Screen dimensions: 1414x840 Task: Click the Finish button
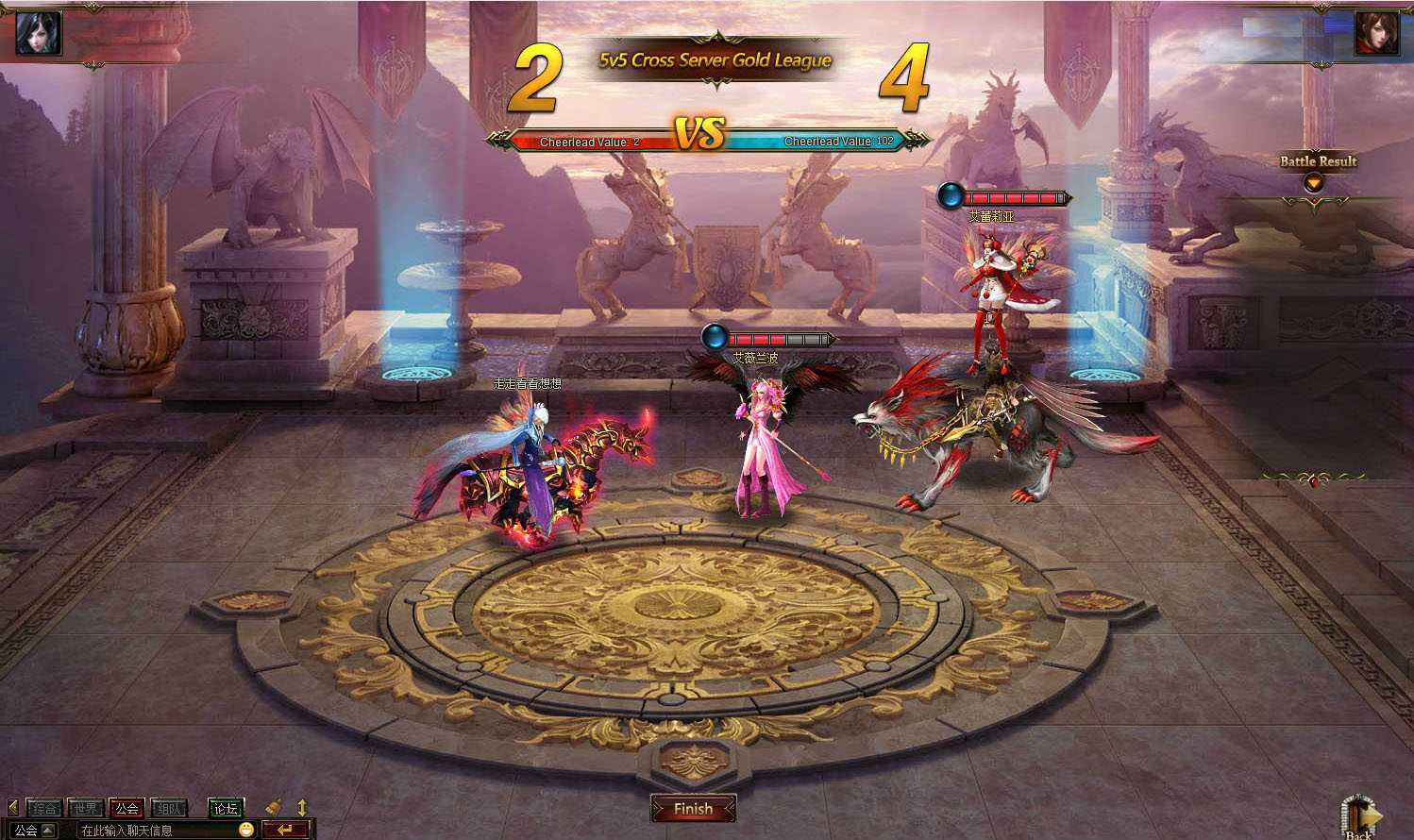[x=693, y=809]
